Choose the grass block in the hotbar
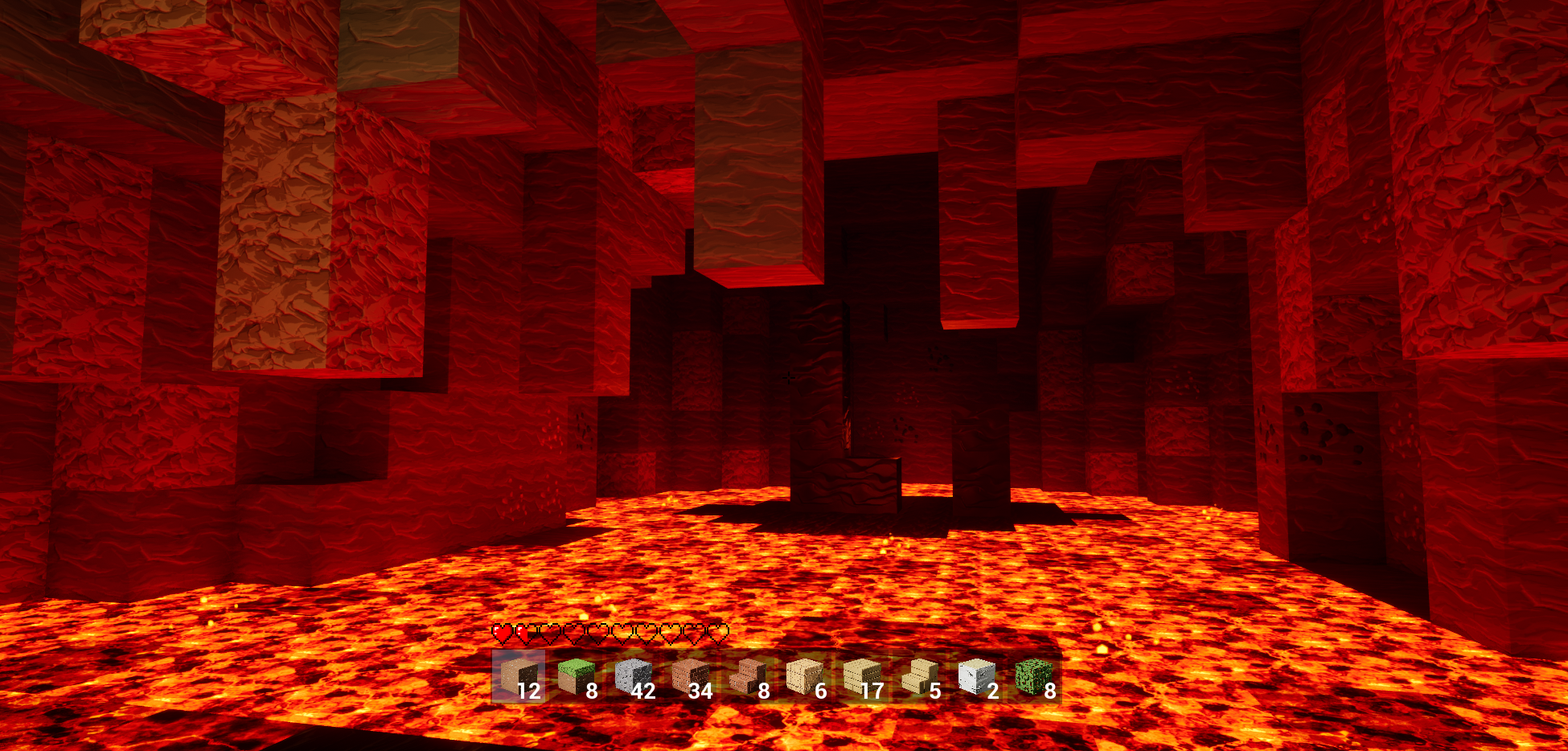This screenshot has height=751, width=1568. click(x=576, y=677)
